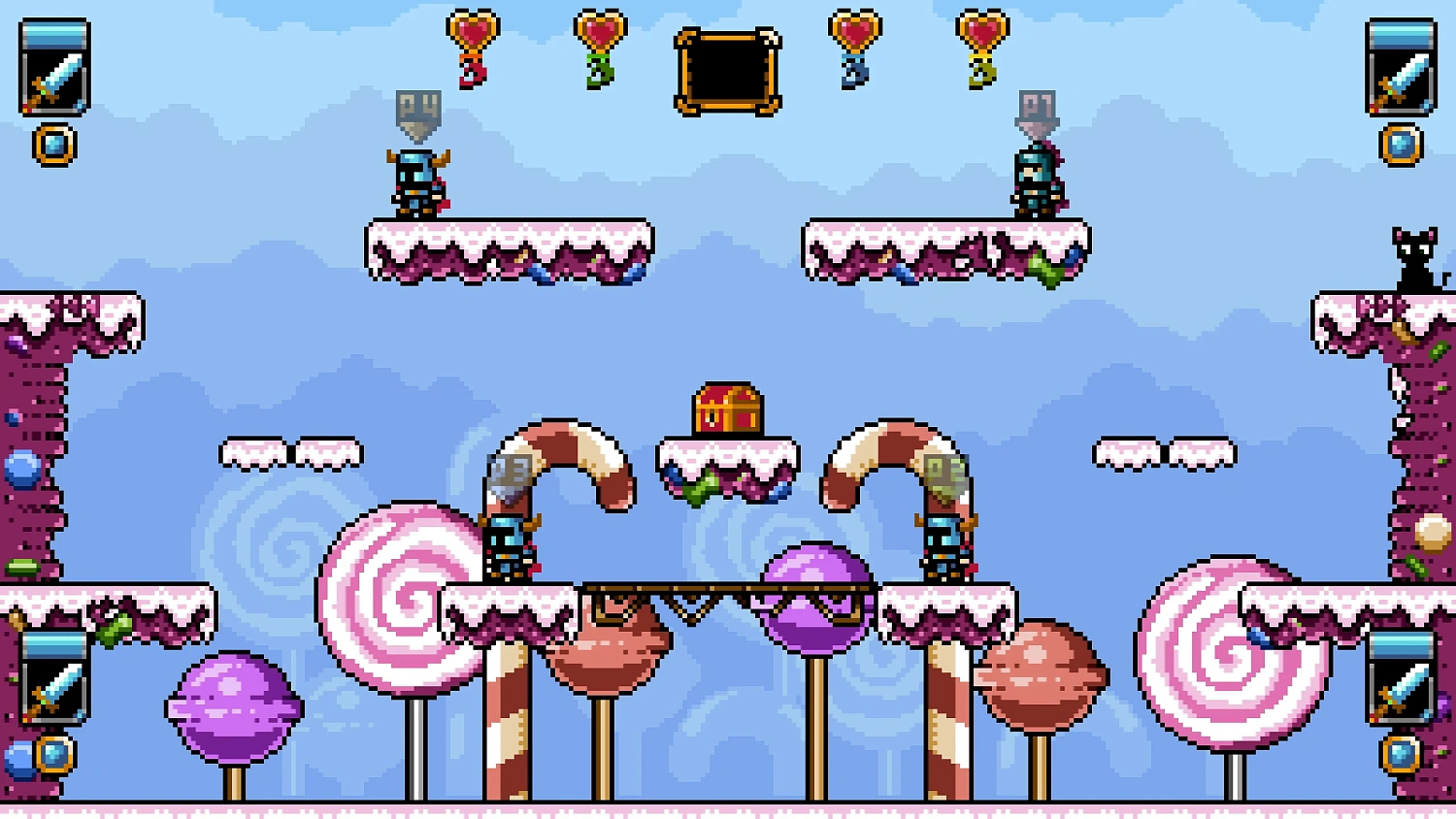
Task: Select the top-left sword weapon card
Action: 53,68
